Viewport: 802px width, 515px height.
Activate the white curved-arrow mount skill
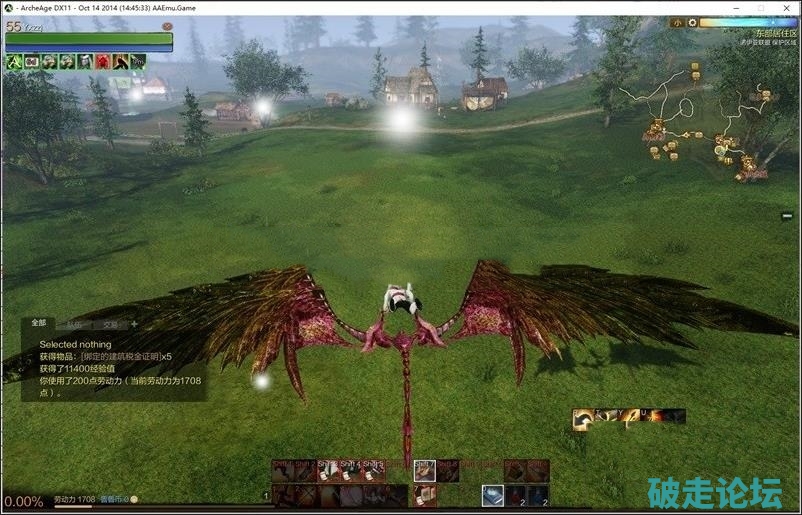(x=583, y=419)
